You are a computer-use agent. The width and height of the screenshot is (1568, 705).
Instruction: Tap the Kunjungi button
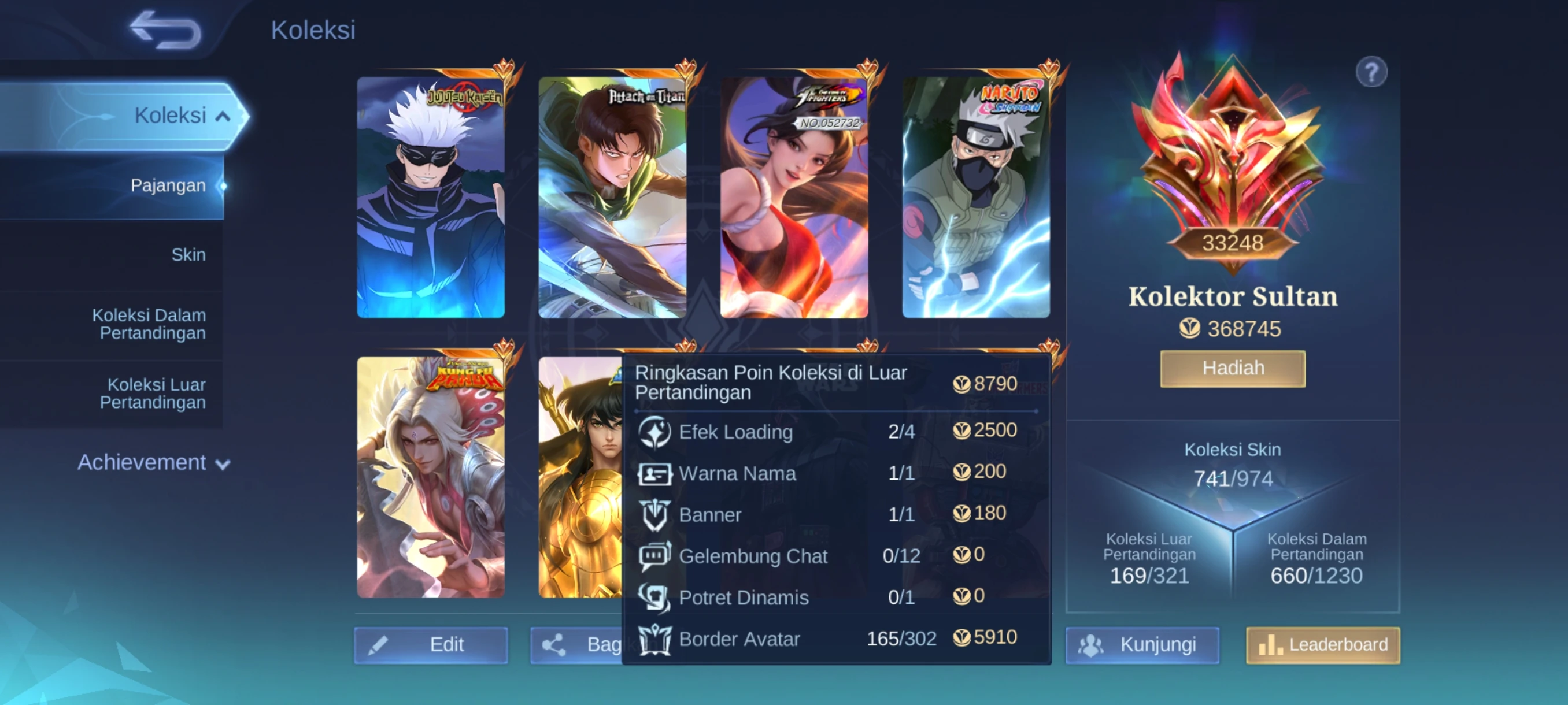click(1142, 645)
